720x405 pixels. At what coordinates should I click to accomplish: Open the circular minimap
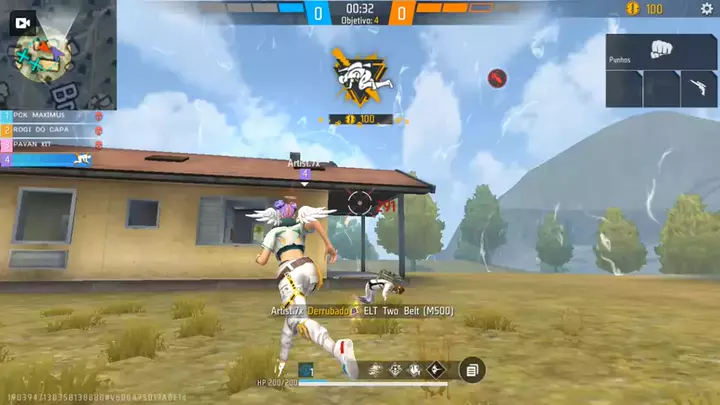click(x=42, y=60)
